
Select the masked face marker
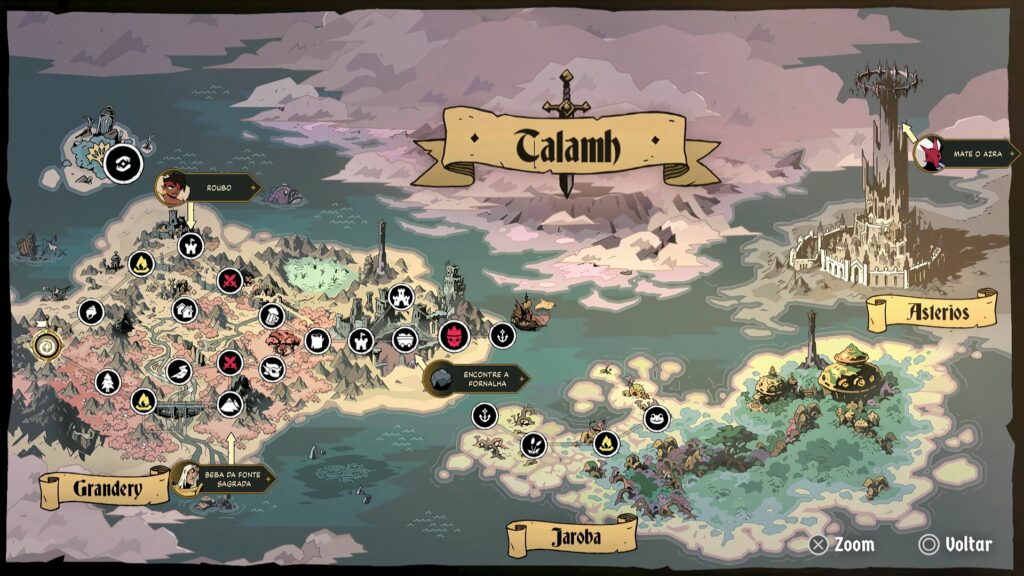[x=272, y=369]
